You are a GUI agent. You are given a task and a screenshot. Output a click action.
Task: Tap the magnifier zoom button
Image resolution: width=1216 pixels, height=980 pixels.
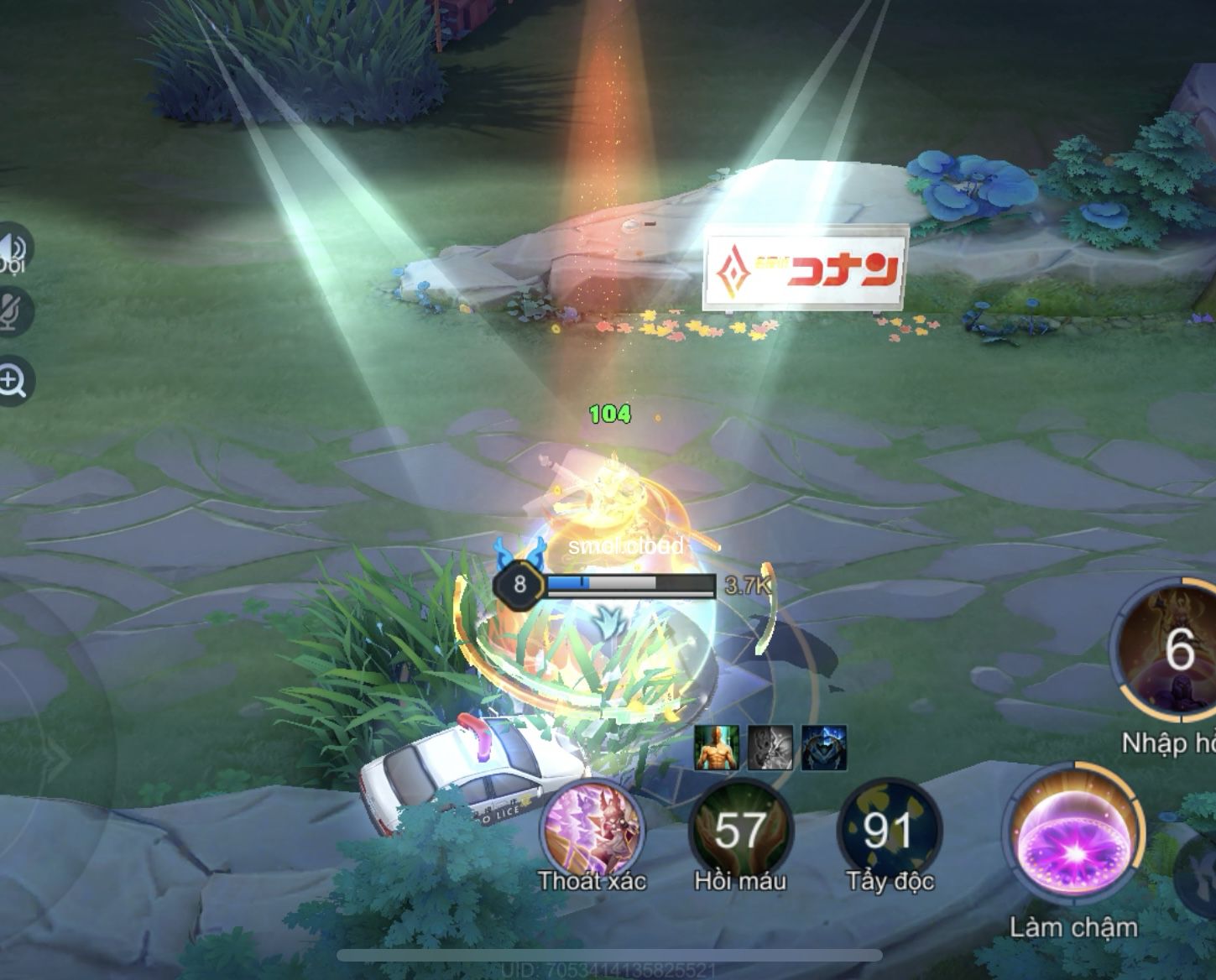[13, 382]
